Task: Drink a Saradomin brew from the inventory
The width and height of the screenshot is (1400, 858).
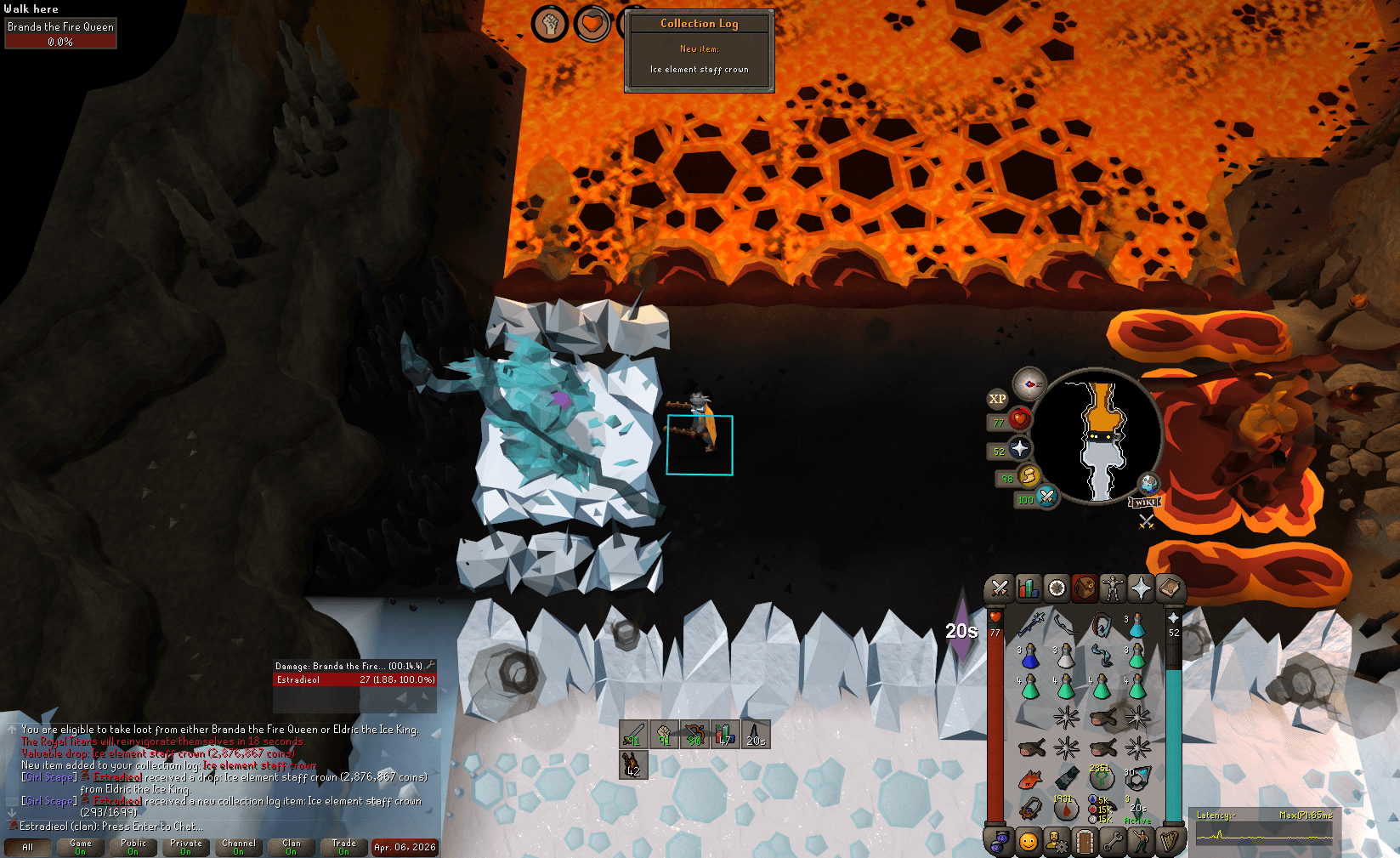Action: click(1030, 688)
